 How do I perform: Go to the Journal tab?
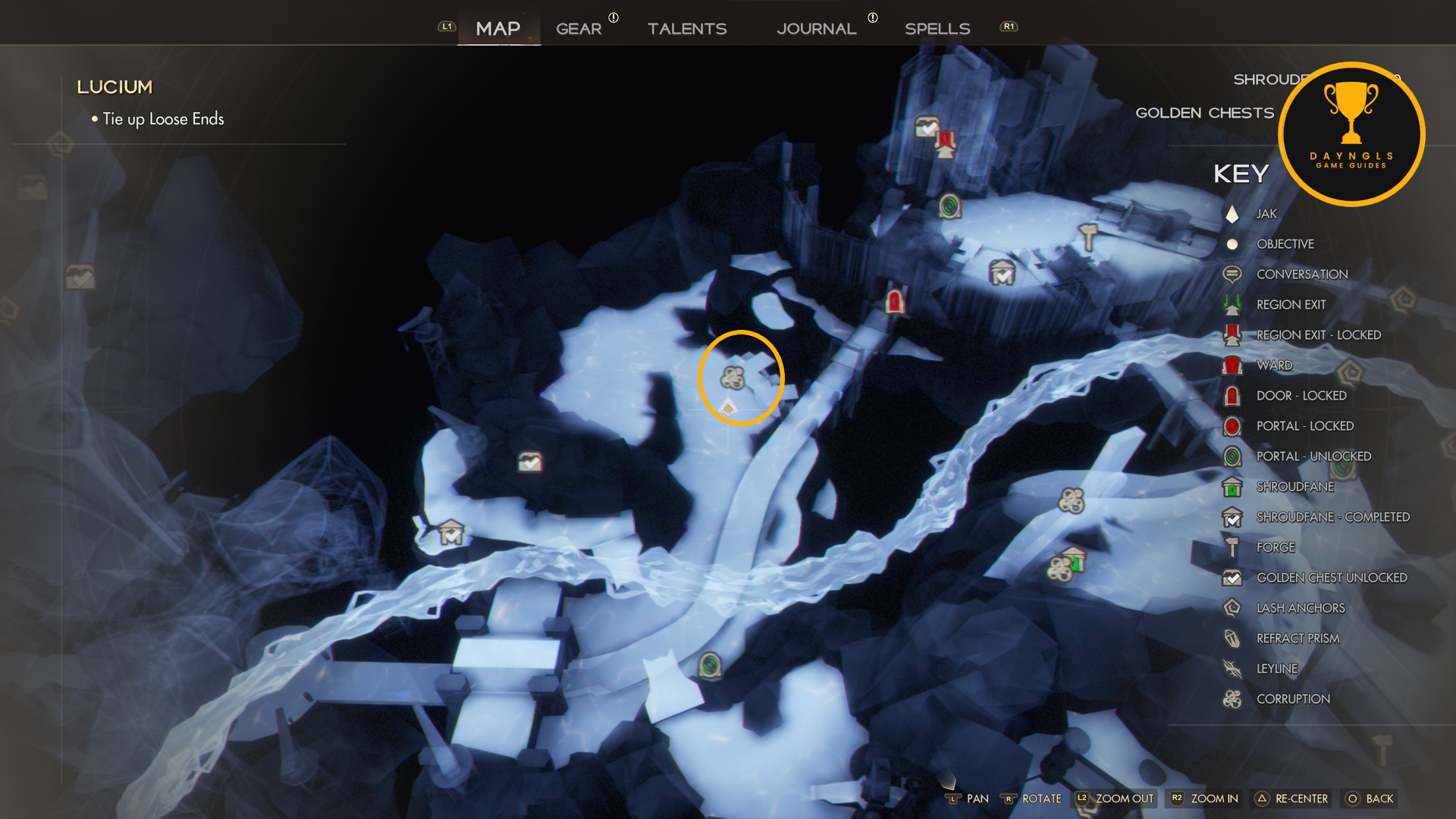pyautogui.click(x=817, y=29)
